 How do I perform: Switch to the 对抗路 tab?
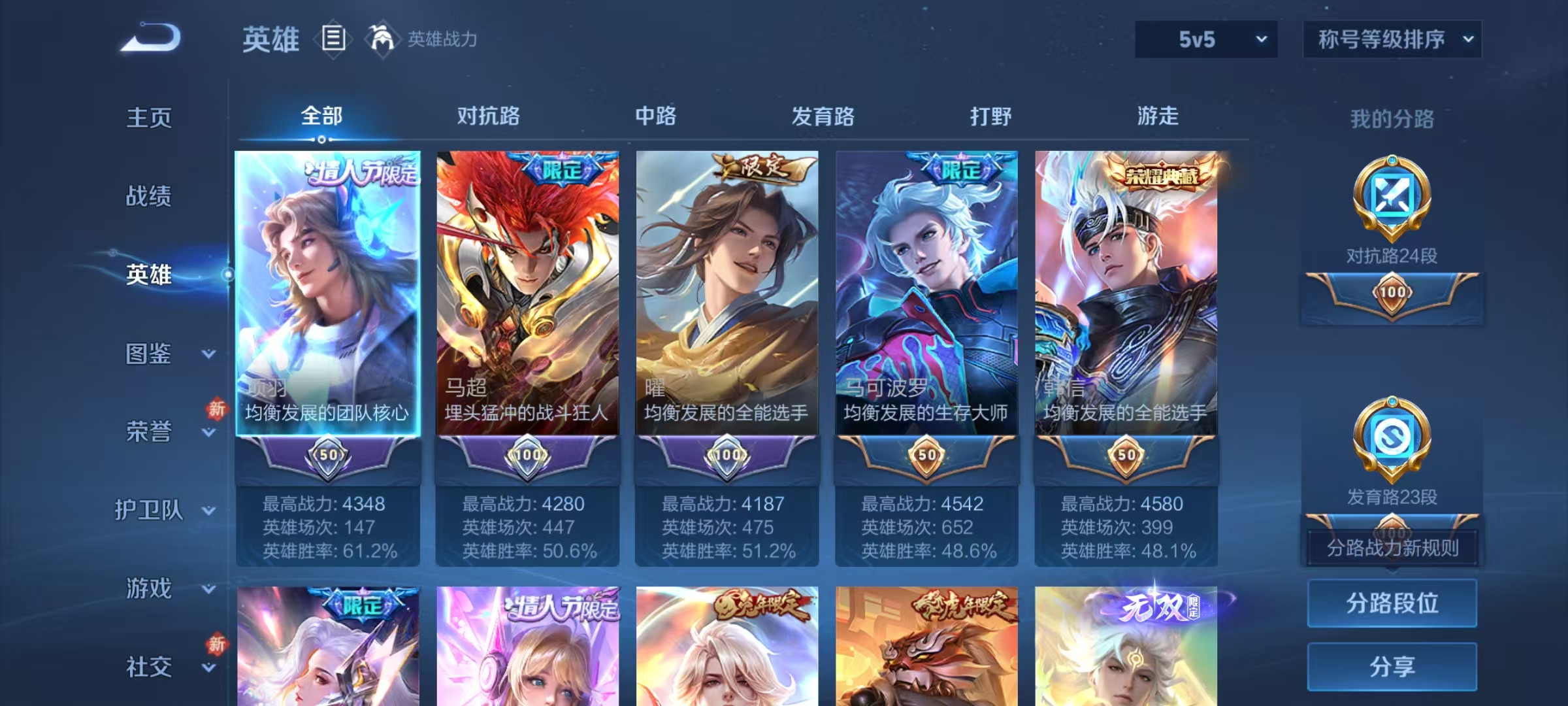click(489, 116)
